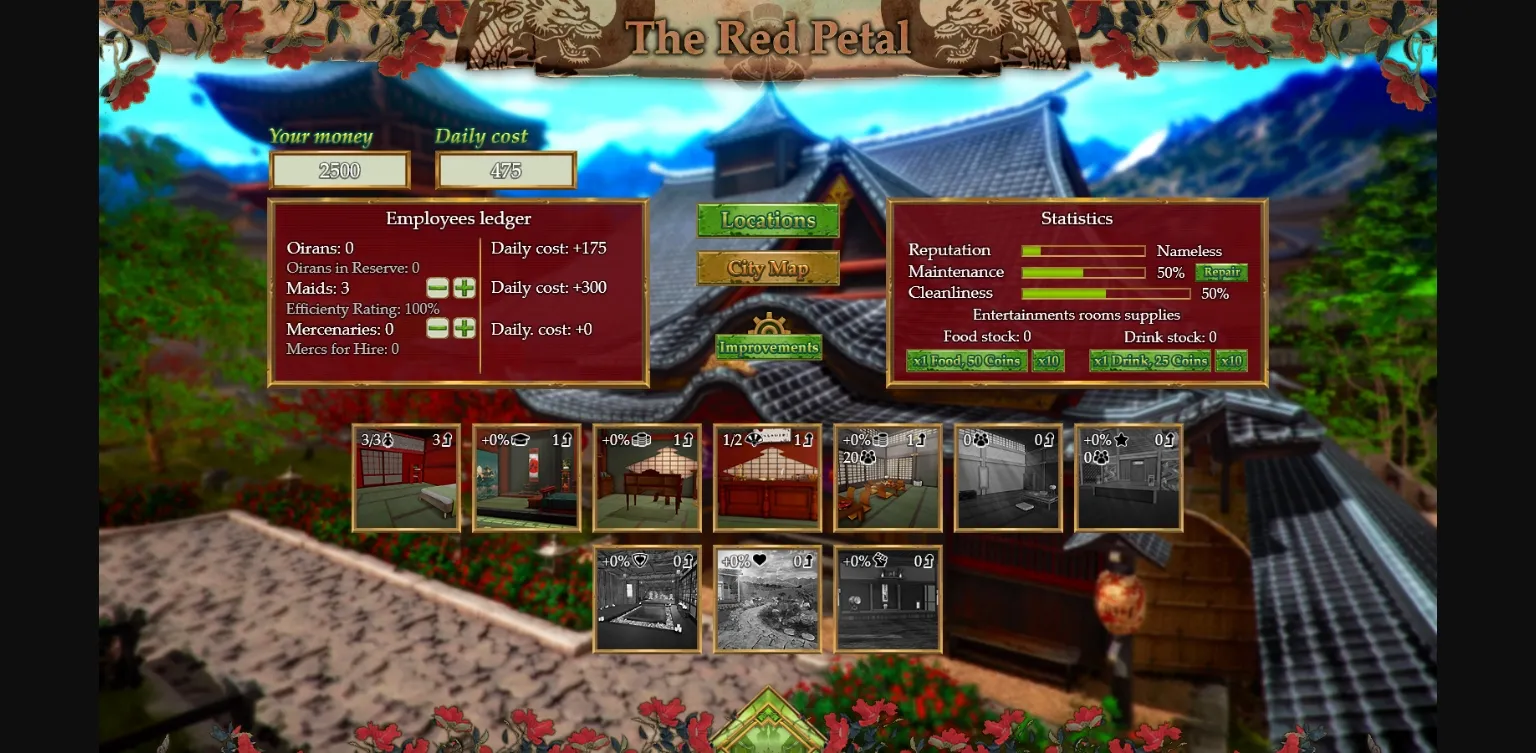This screenshot has width=1536, height=753.
Task: Decrease Maids count with minus button
Action: point(437,287)
